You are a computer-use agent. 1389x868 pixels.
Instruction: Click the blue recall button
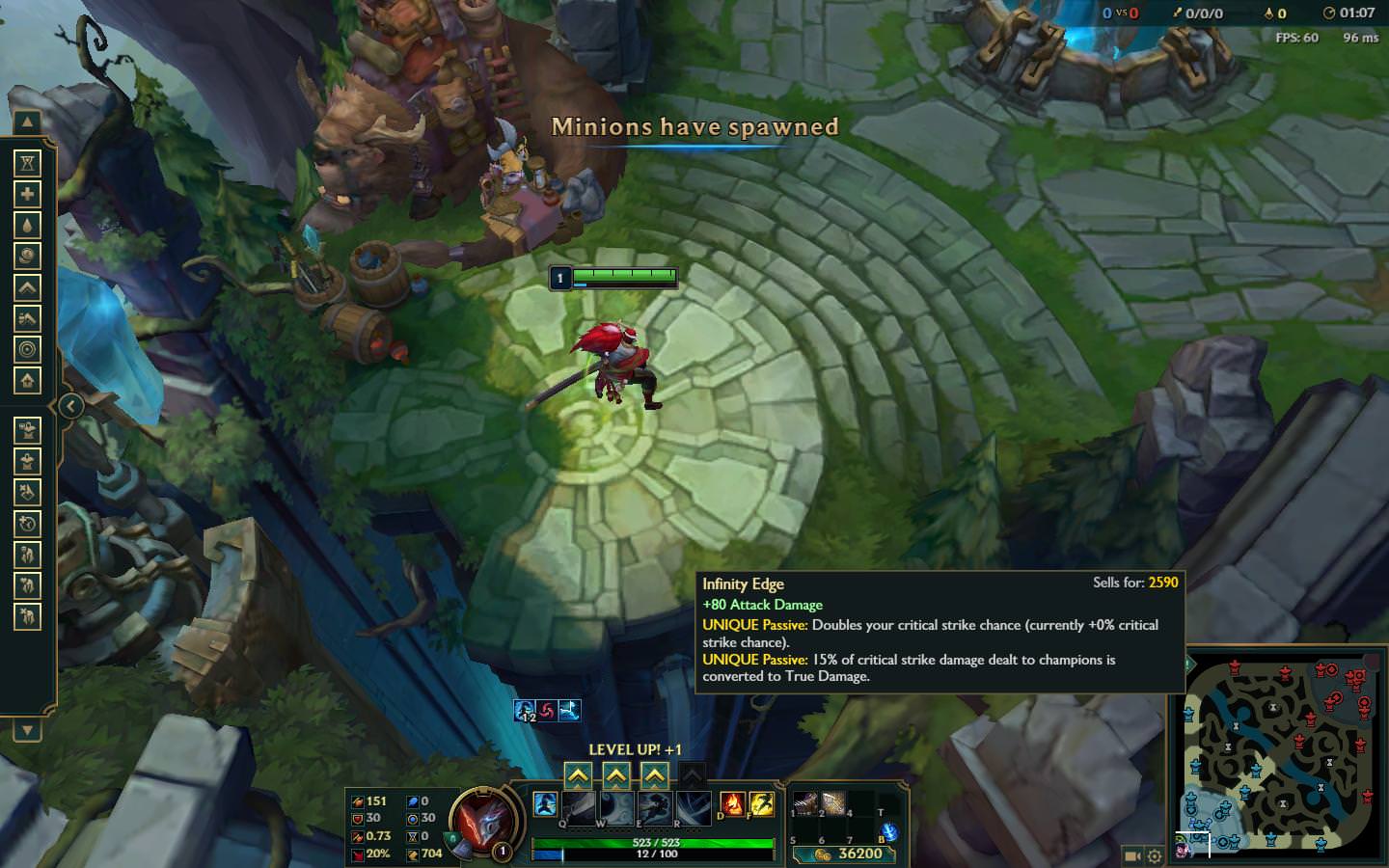click(x=889, y=831)
